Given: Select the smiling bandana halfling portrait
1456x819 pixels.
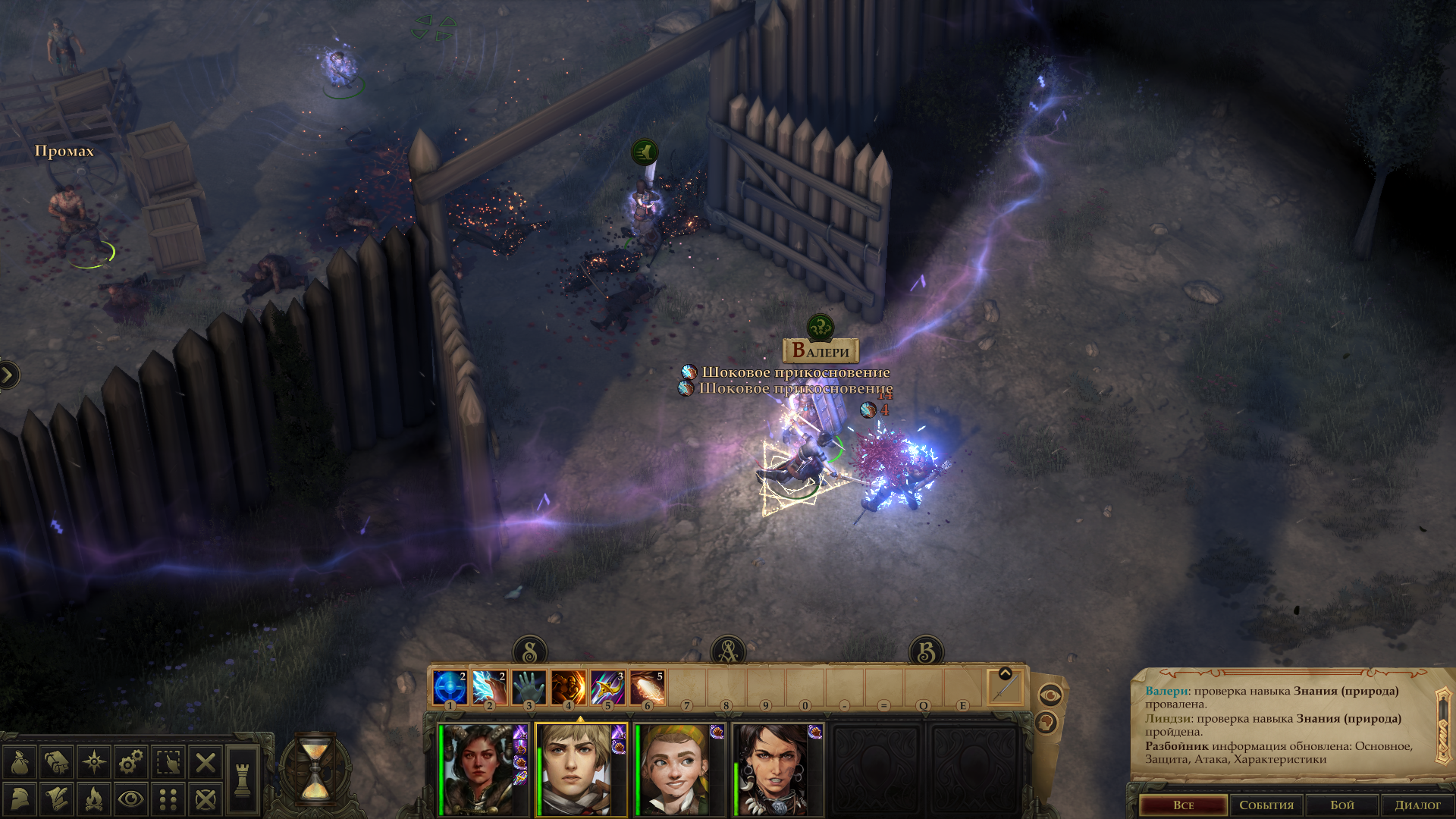Looking at the screenshot, I should tap(676, 770).
